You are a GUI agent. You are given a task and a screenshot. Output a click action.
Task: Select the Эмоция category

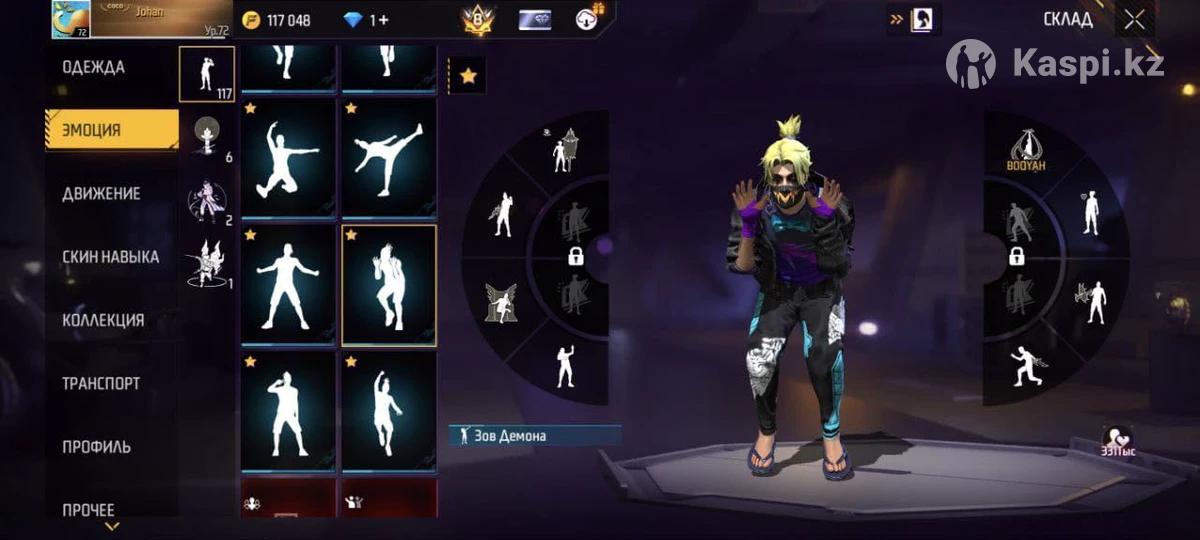[x=111, y=130]
